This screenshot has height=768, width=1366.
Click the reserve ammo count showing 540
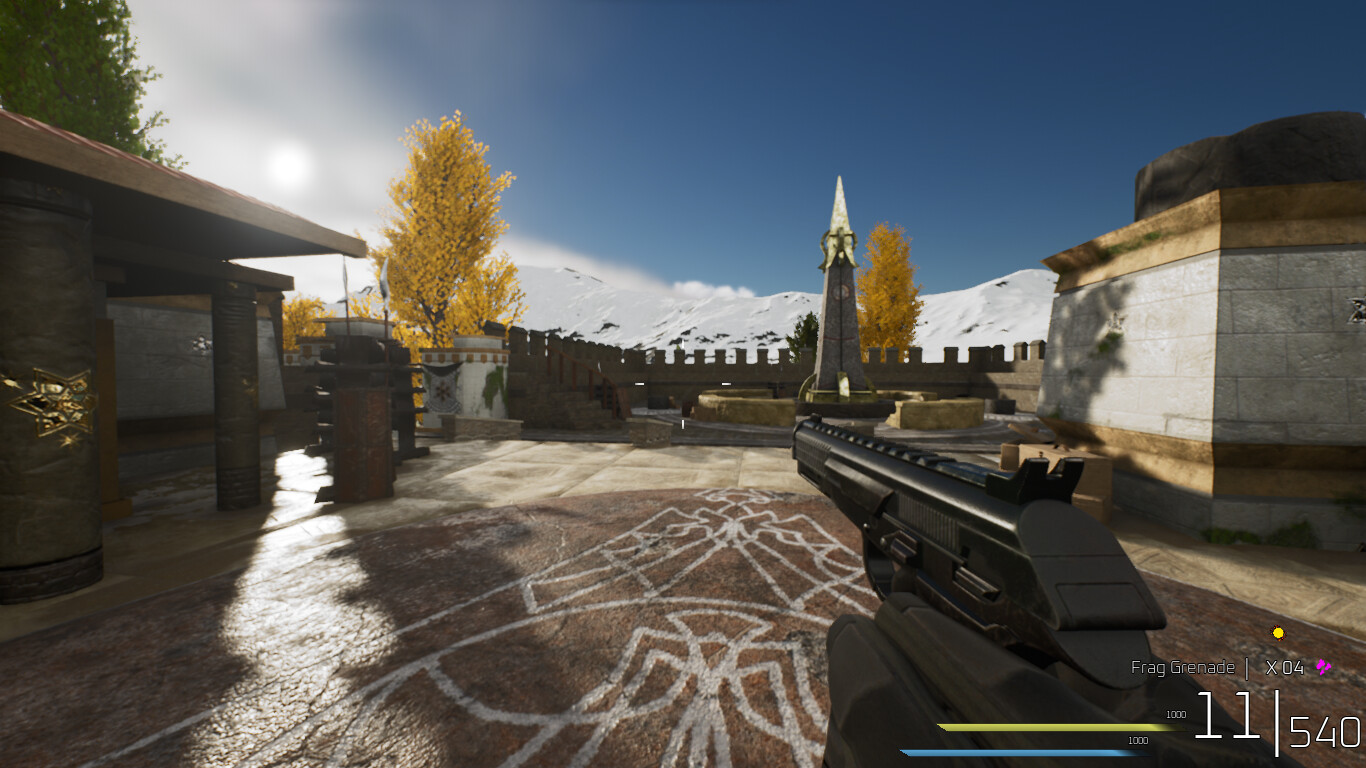point(1322,730)
